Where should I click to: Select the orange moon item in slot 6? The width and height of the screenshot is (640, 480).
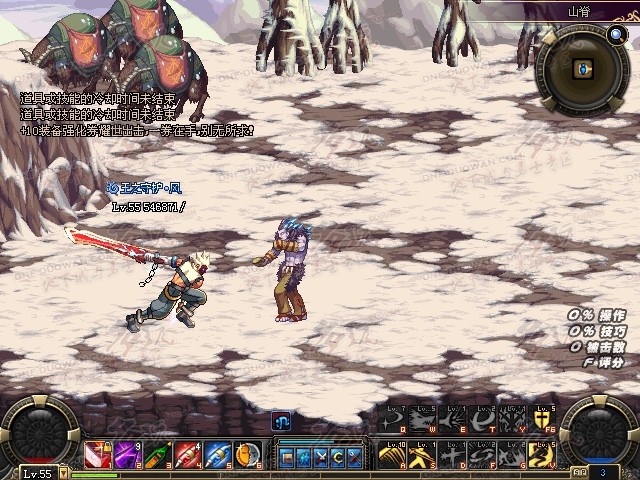coord(248,456)
